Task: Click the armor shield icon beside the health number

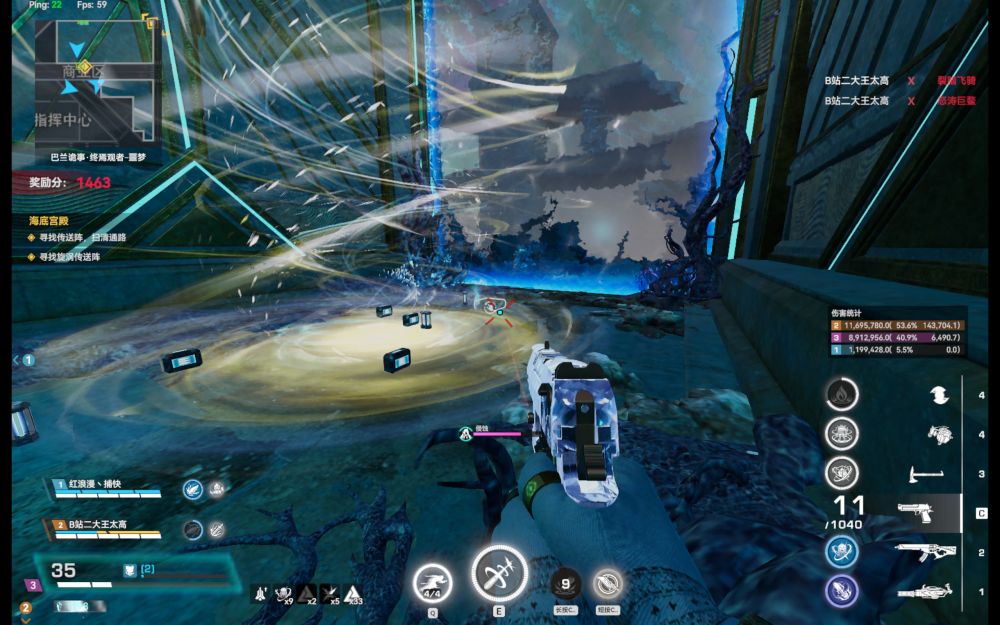Action: click(x=129, y=570)
